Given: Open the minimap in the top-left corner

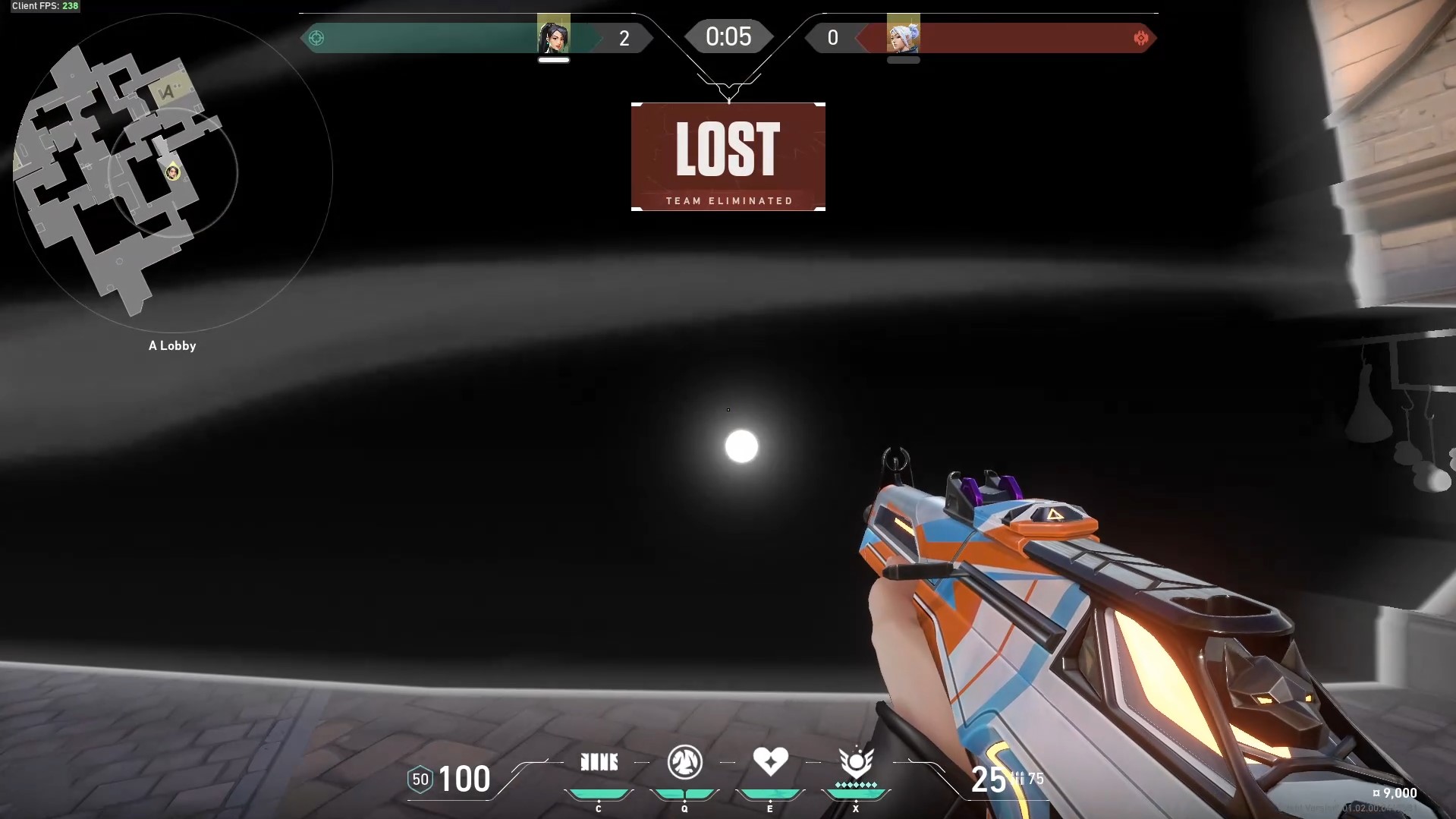Looking at the screenshot, I should coord(172,182).
